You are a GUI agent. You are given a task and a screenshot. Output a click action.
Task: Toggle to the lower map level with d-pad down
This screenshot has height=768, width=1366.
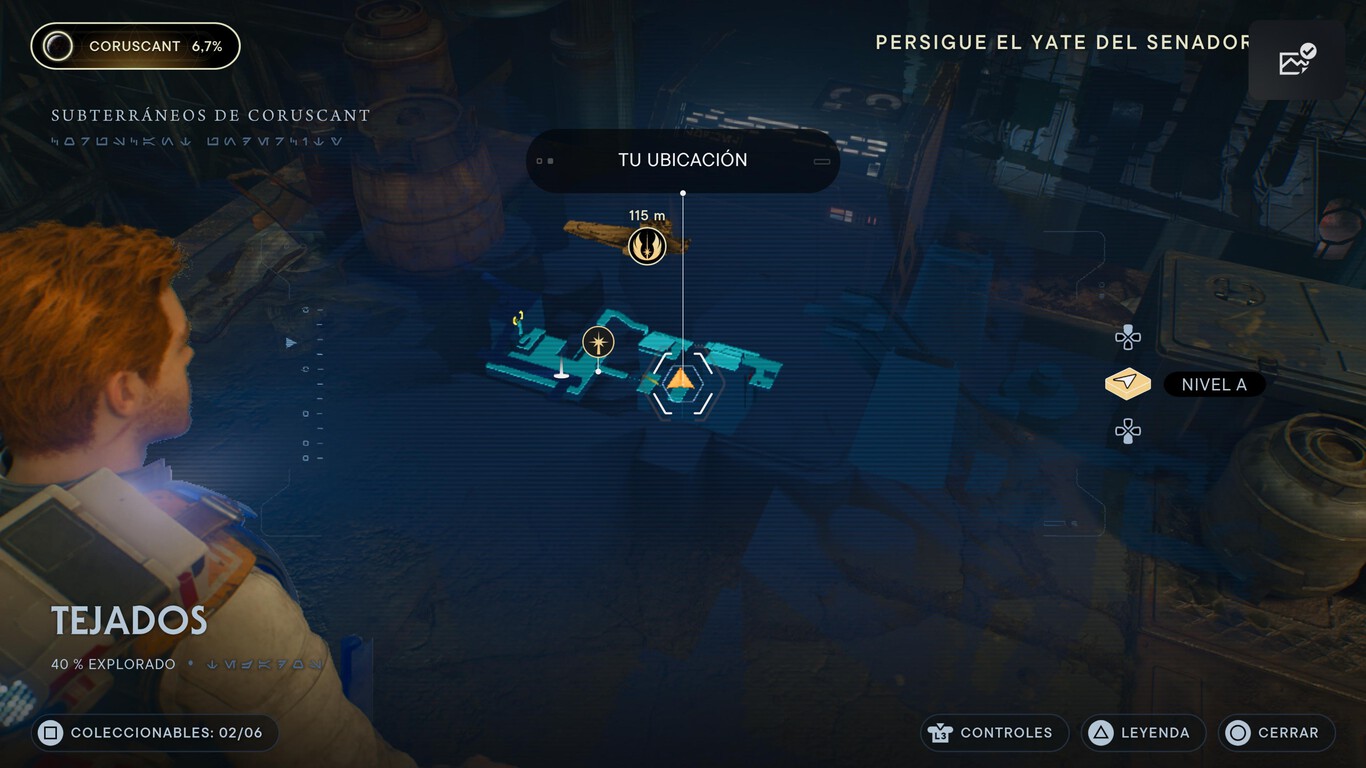(x=1127, y=430)
